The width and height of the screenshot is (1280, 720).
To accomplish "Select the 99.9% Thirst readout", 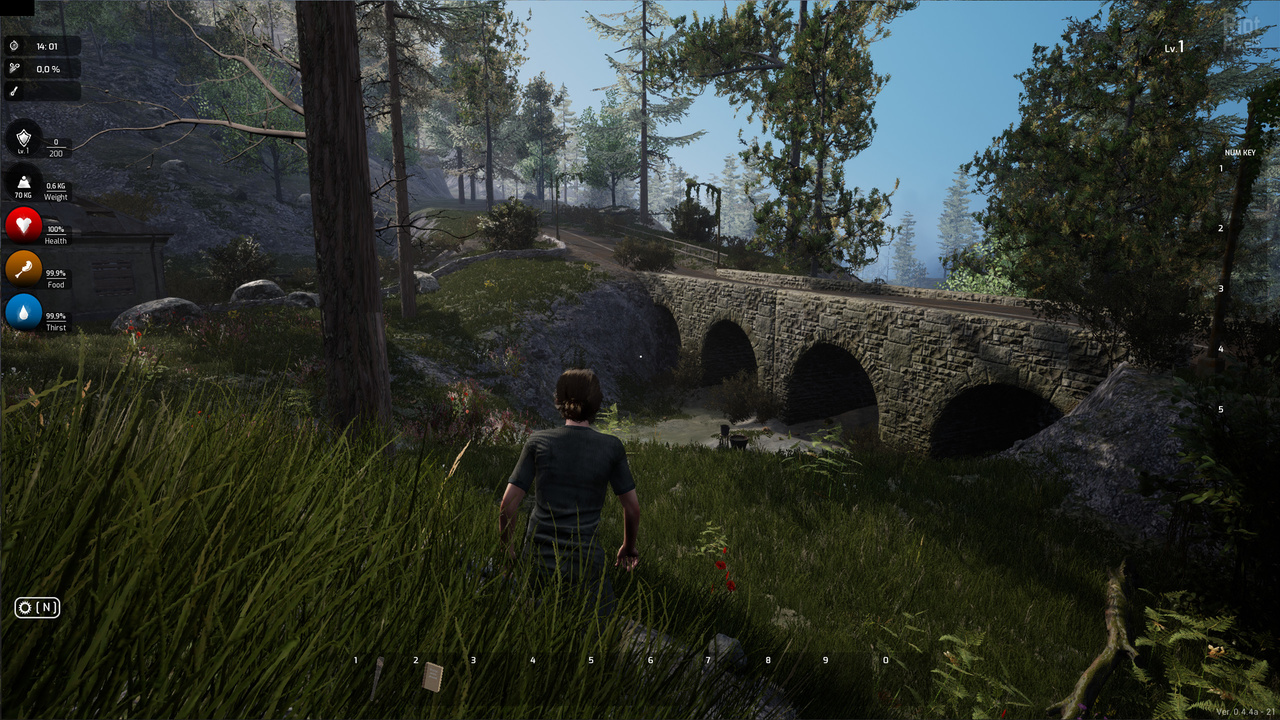I will (x=55, y=320).
